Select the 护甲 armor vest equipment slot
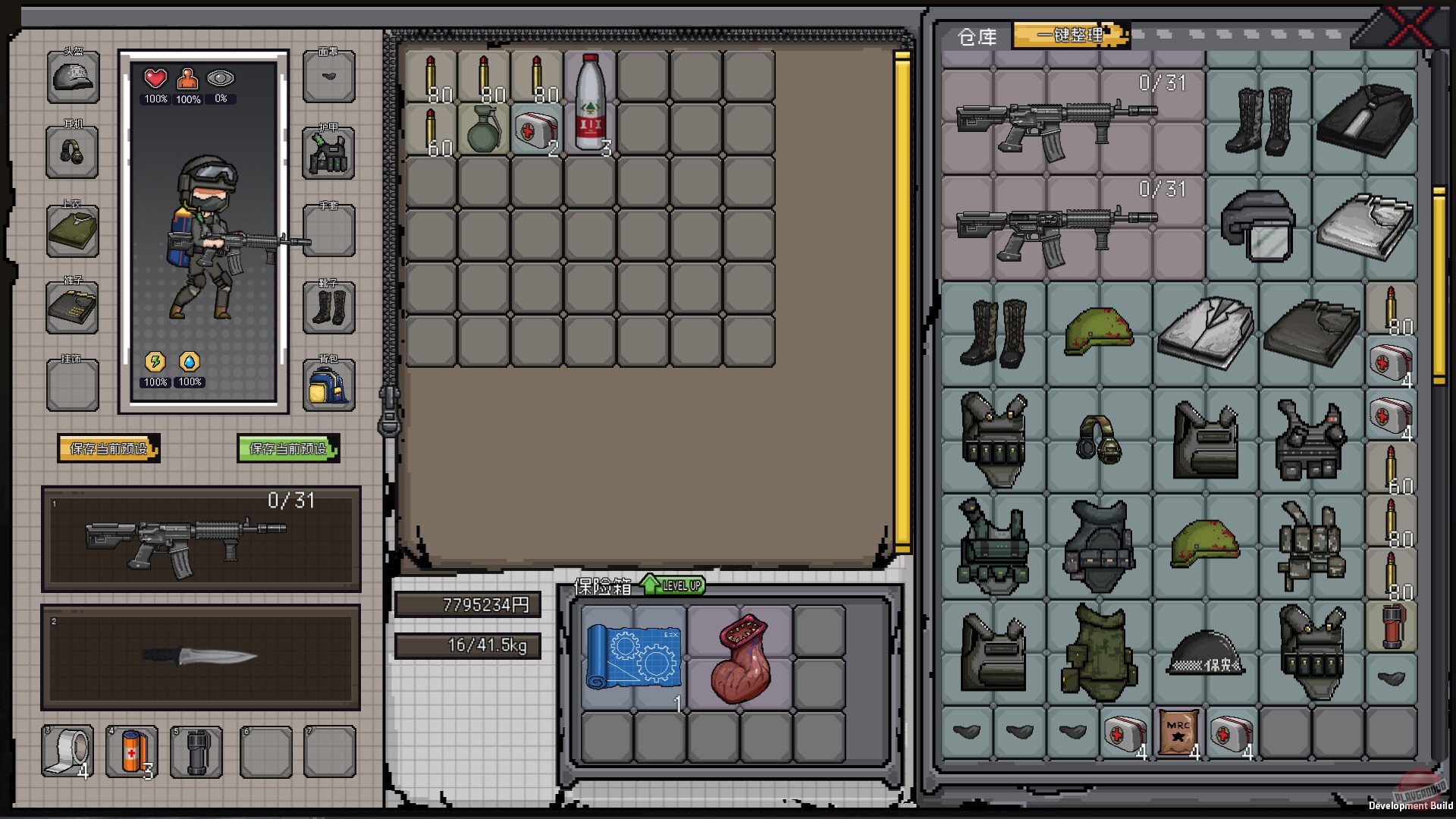The width and height of the screenshot is (1456, 819). pyautogui.click(x=328, y=154)
